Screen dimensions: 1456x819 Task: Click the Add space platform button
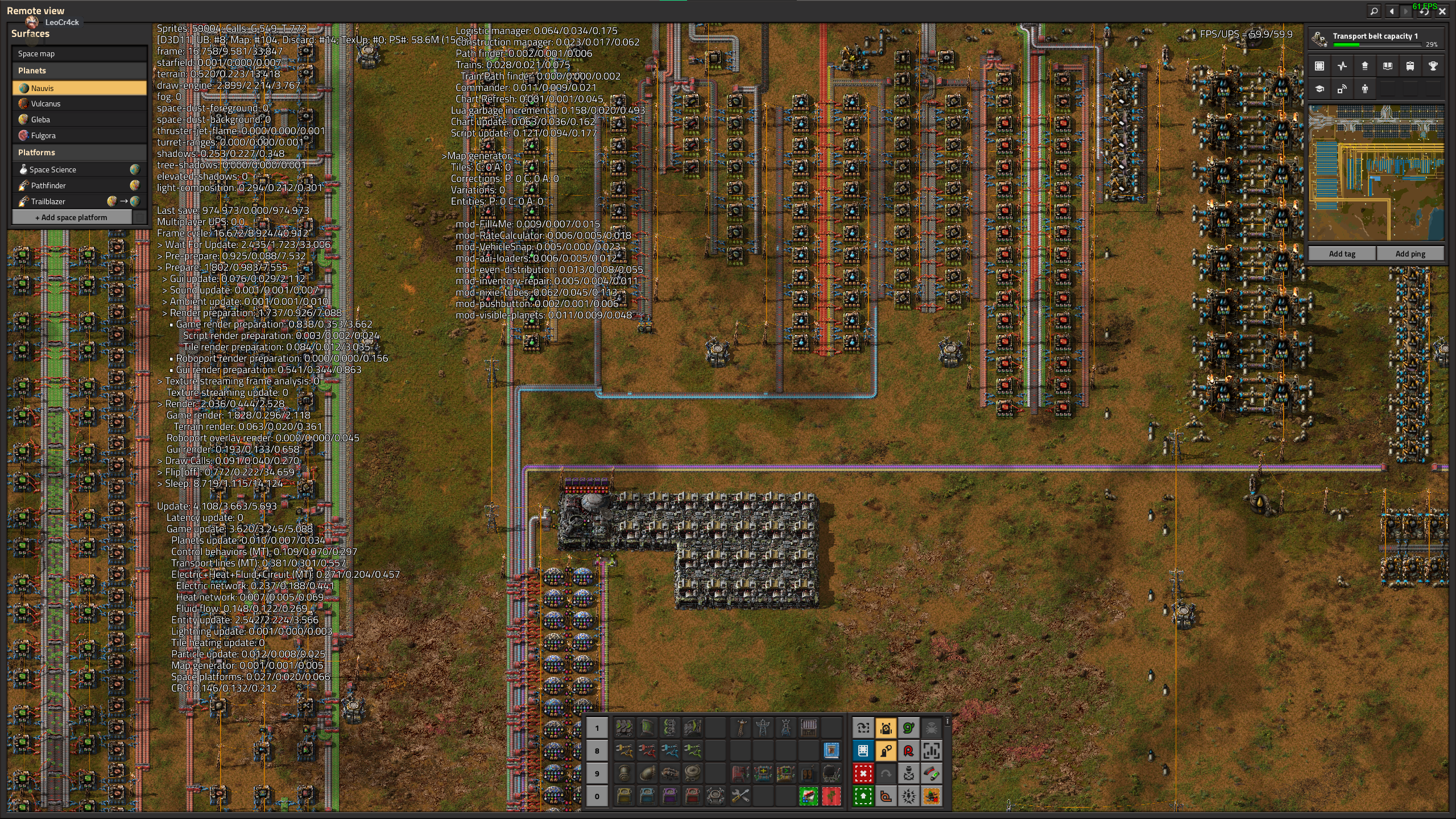pos(71,217)
